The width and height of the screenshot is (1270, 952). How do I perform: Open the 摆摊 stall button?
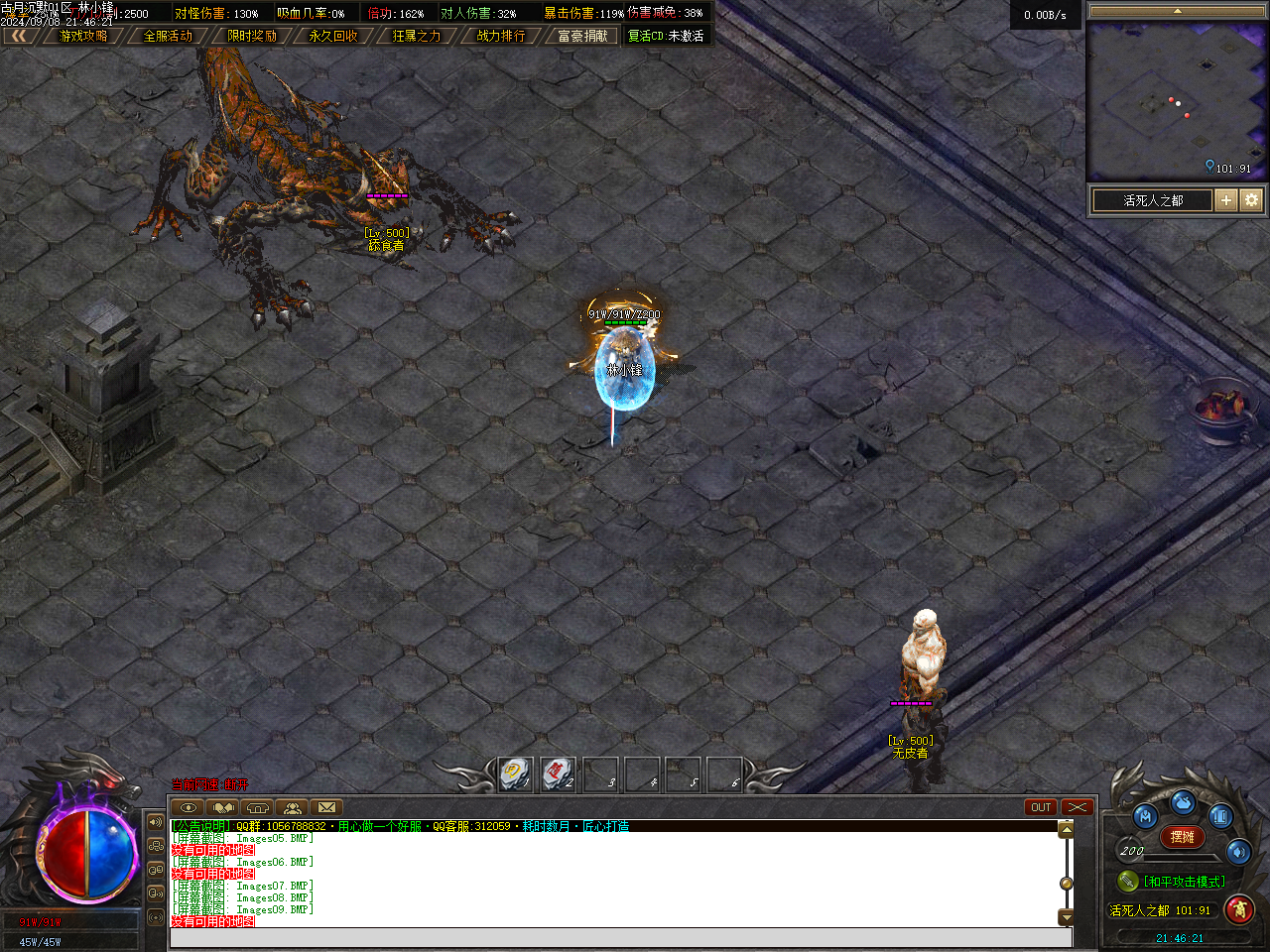click(x=1182, y=837)
